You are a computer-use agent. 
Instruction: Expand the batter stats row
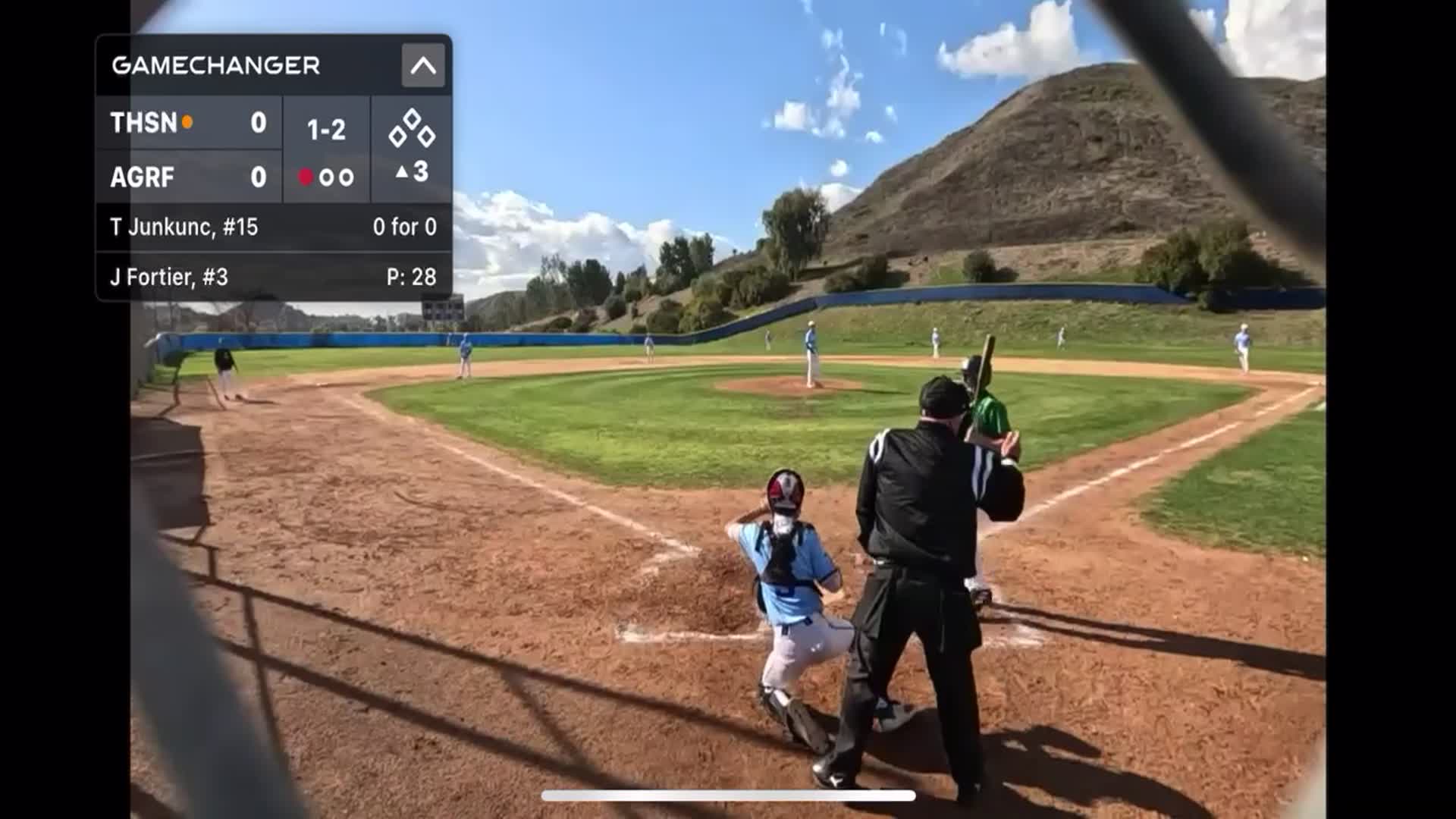[271, 227]
